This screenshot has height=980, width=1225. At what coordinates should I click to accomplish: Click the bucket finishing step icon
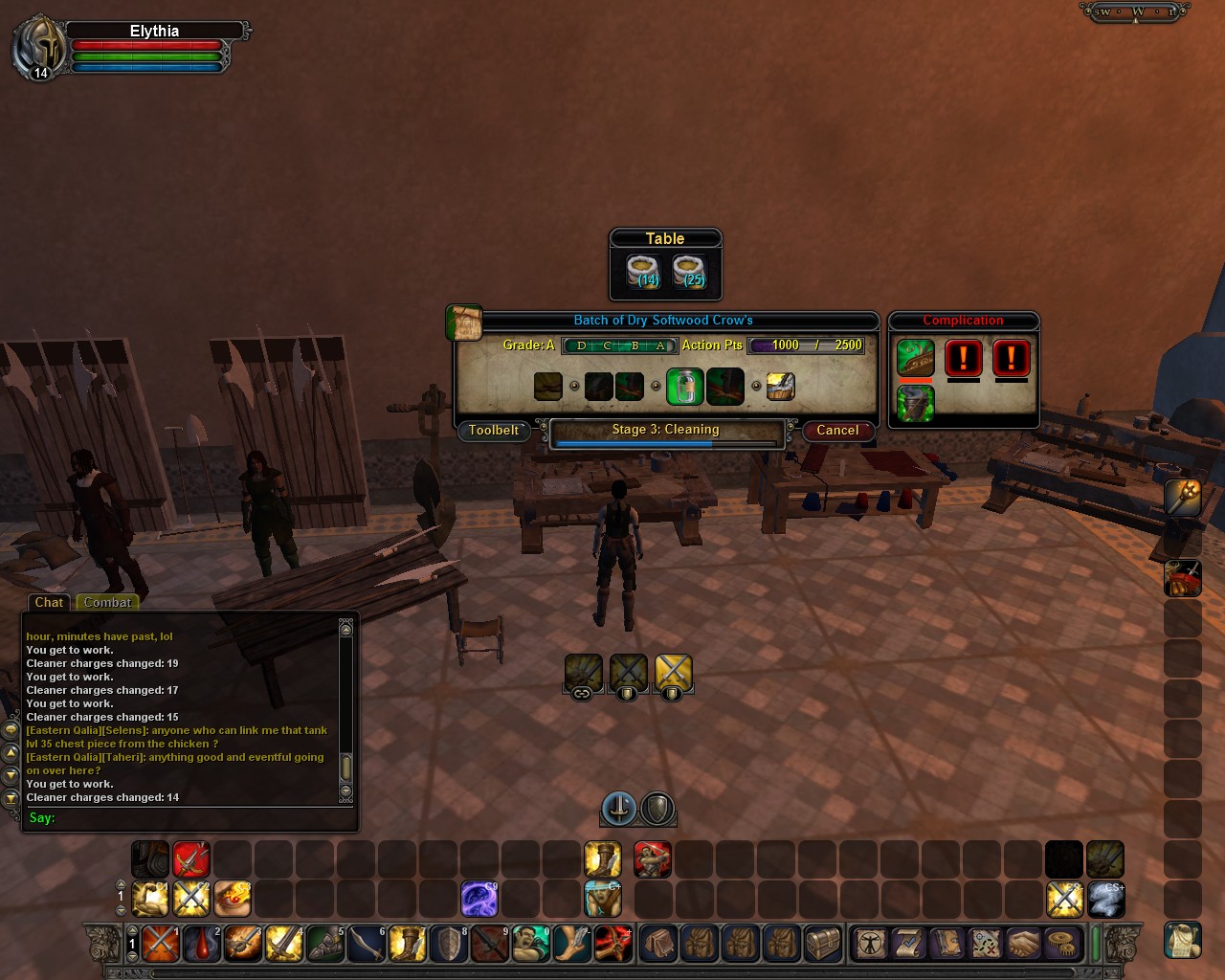781,387
